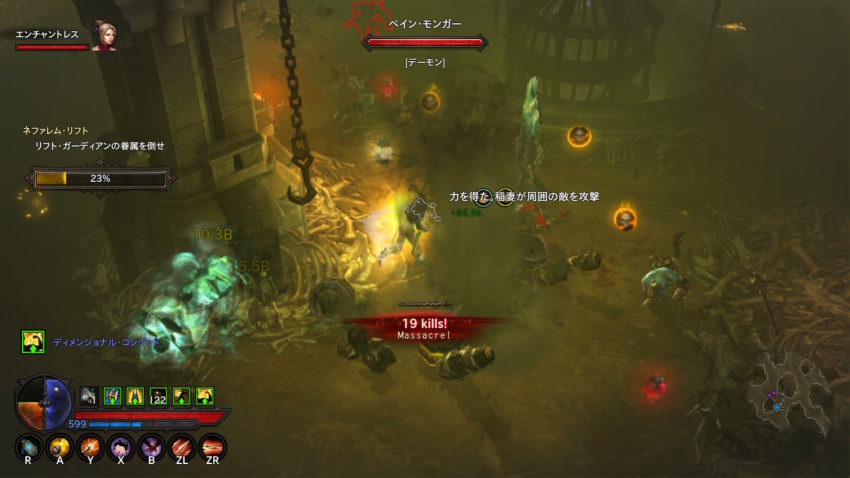Use the teal potion slot
850x478 pixels.
tap(30, 446)
